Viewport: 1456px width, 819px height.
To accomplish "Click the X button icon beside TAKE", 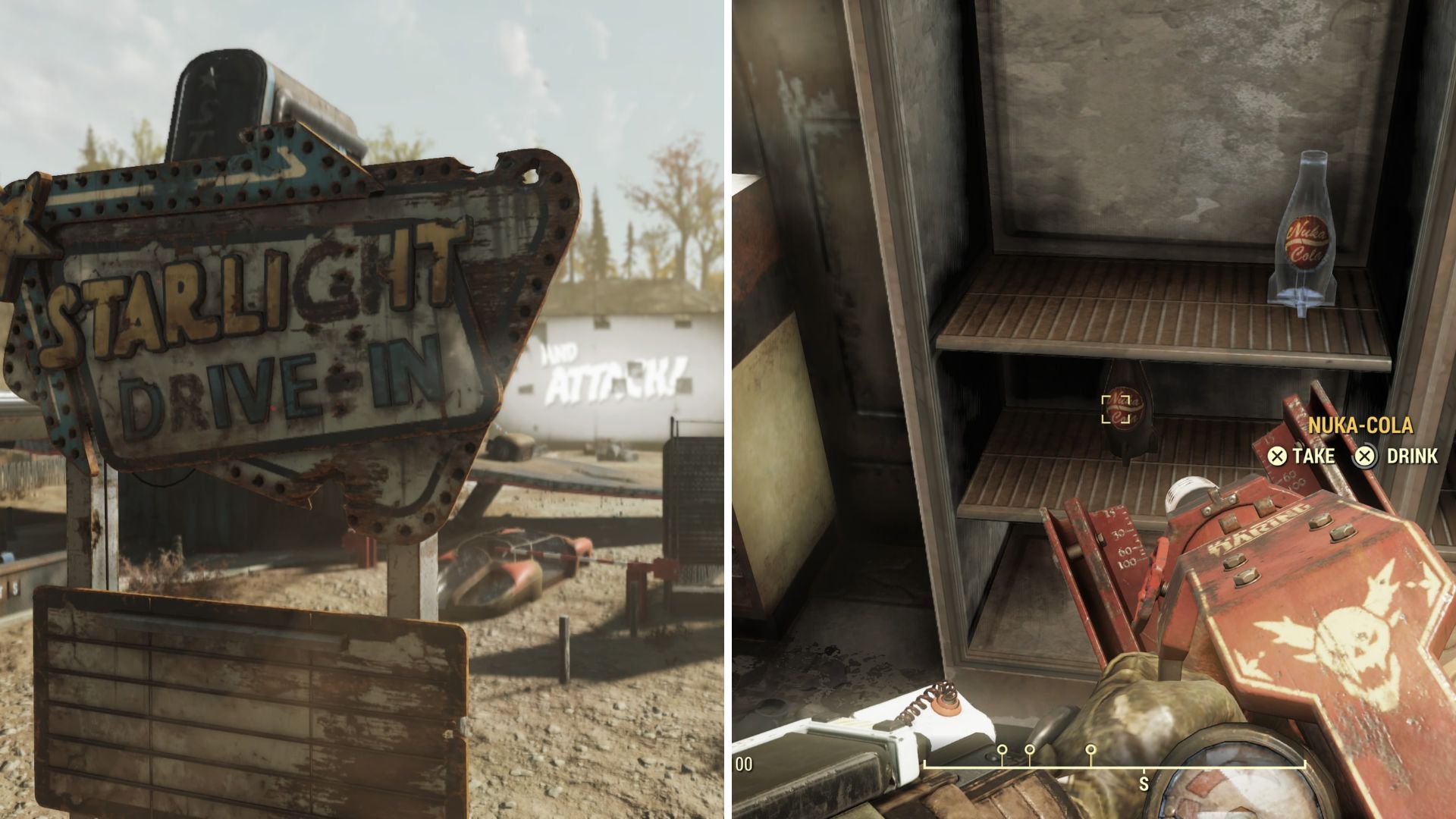I will click(1278, 456).
